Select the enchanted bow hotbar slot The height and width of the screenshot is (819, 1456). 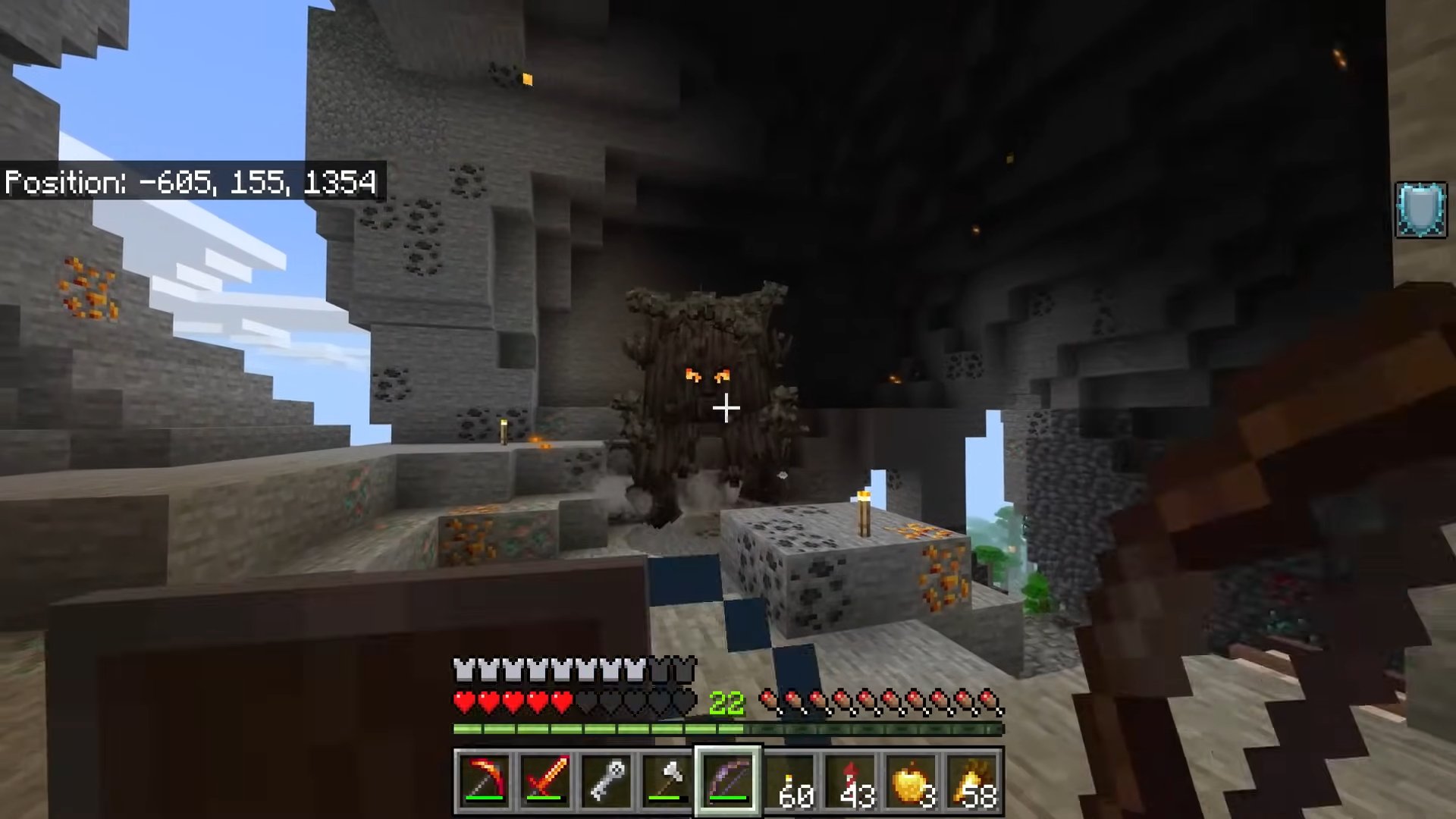(x=728, y=781)
